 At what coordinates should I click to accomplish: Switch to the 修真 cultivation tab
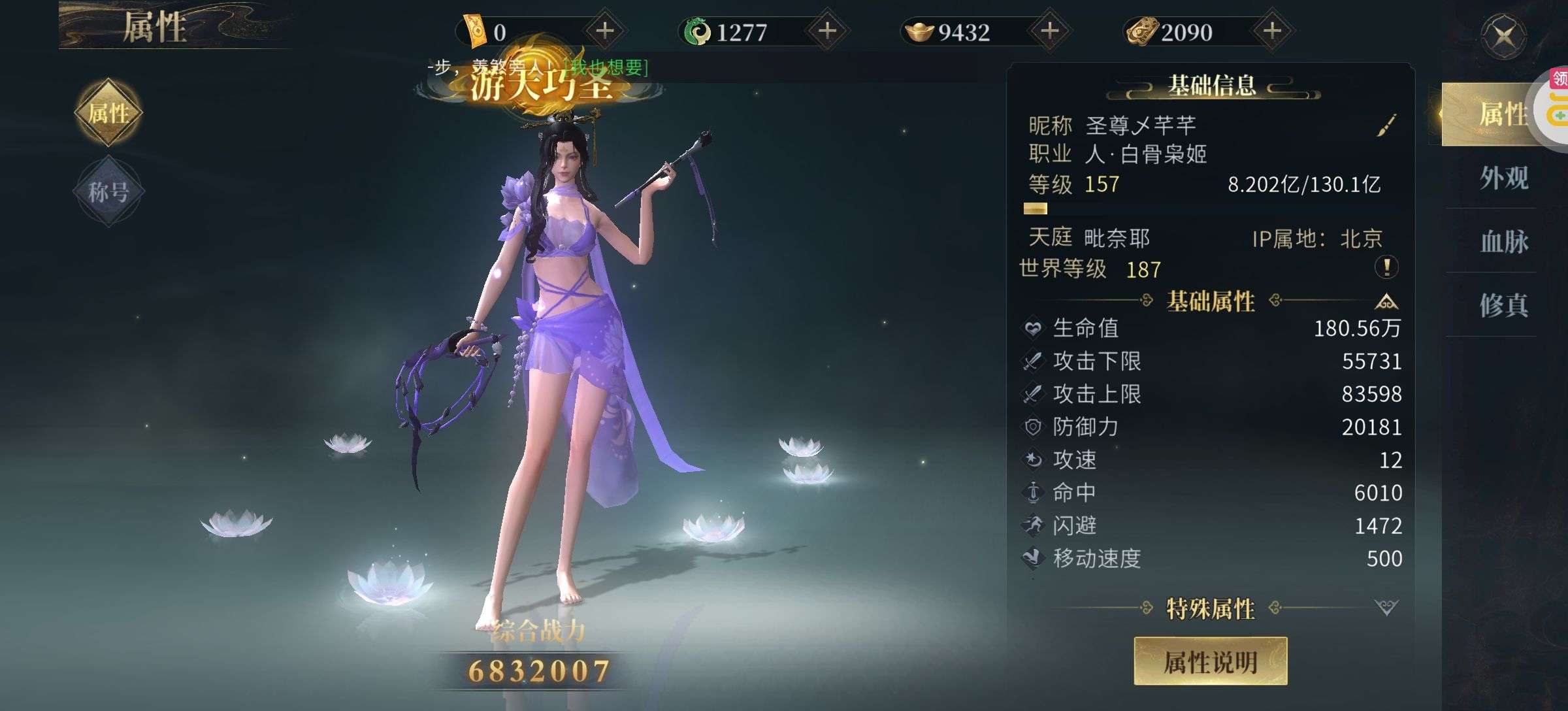click(x=1503, y=305)
